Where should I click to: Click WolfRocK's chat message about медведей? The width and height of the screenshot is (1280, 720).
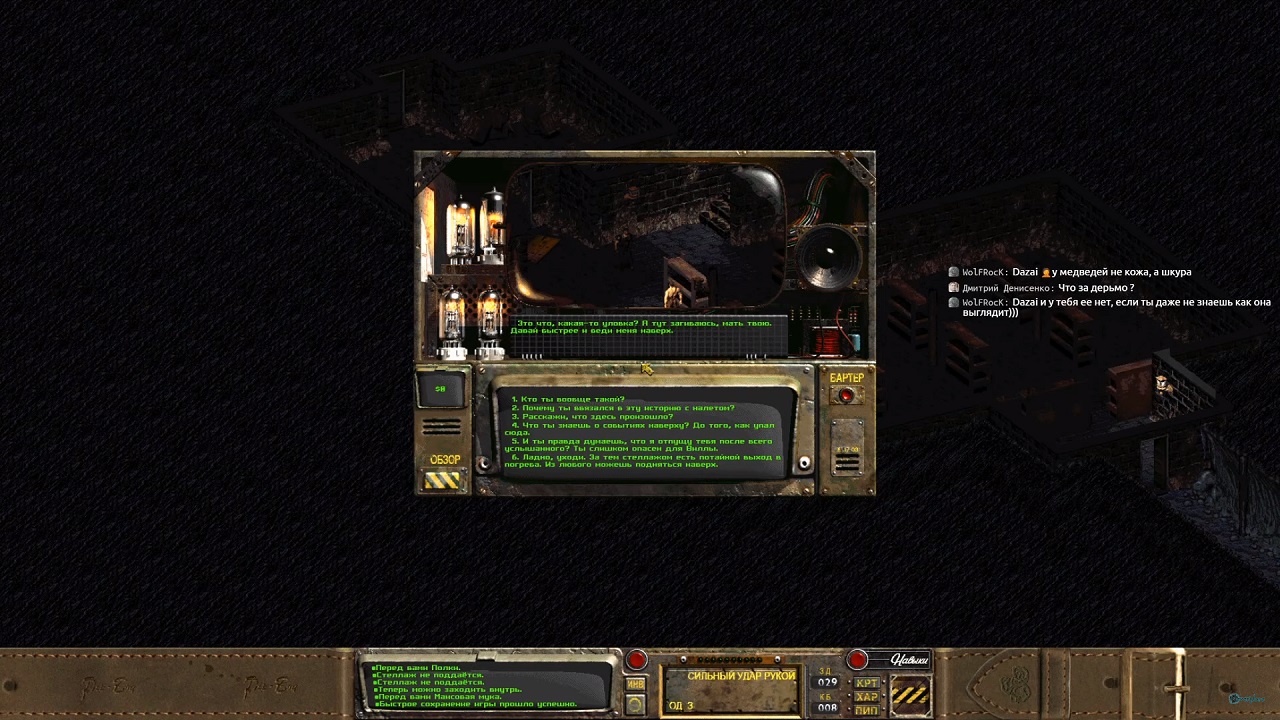click(1100, 272)
